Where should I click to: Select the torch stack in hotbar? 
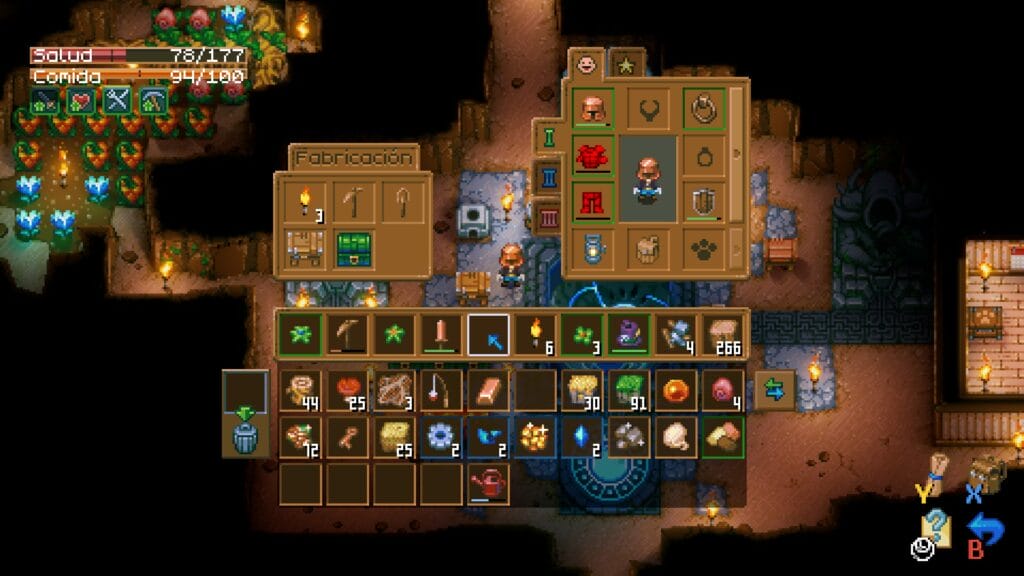(x=536, y=334)
